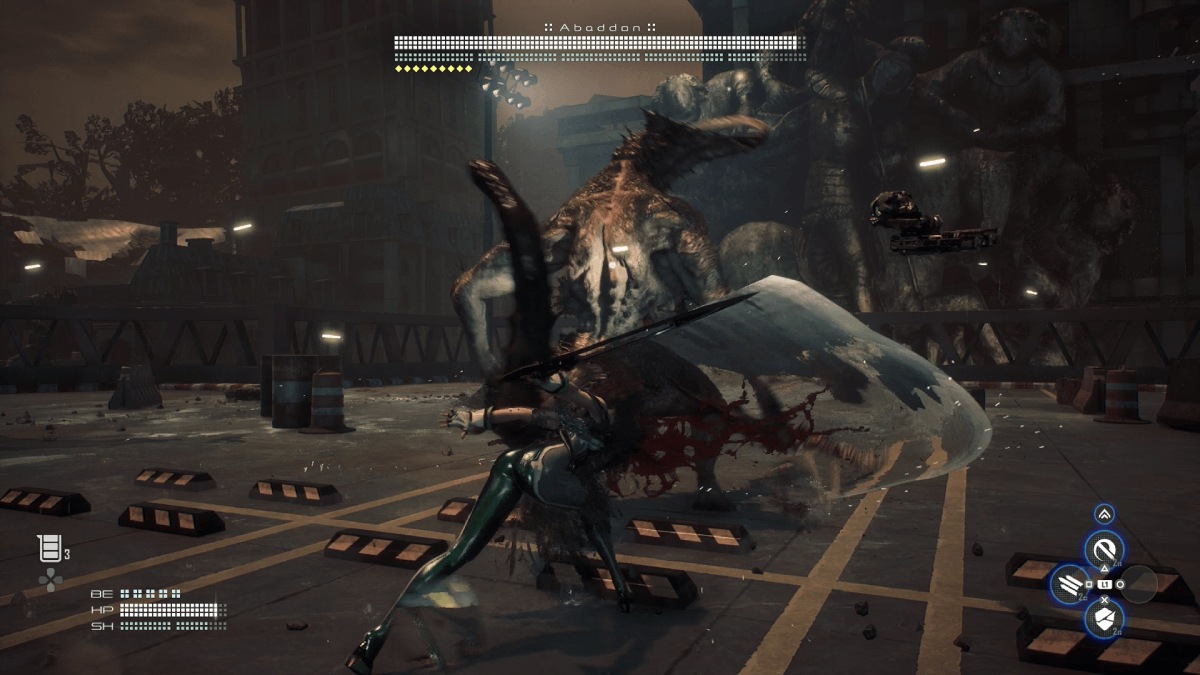
Task: Activate the curved blade slash skill
Action: (1104, 549)
